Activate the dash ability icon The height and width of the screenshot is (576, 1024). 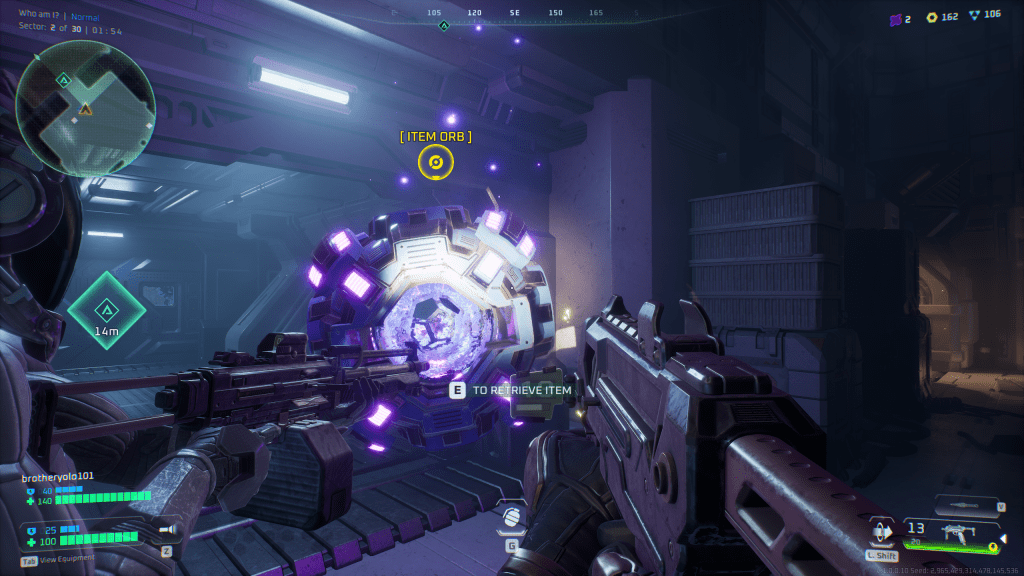pyautogui.click(x=881, y=530)
